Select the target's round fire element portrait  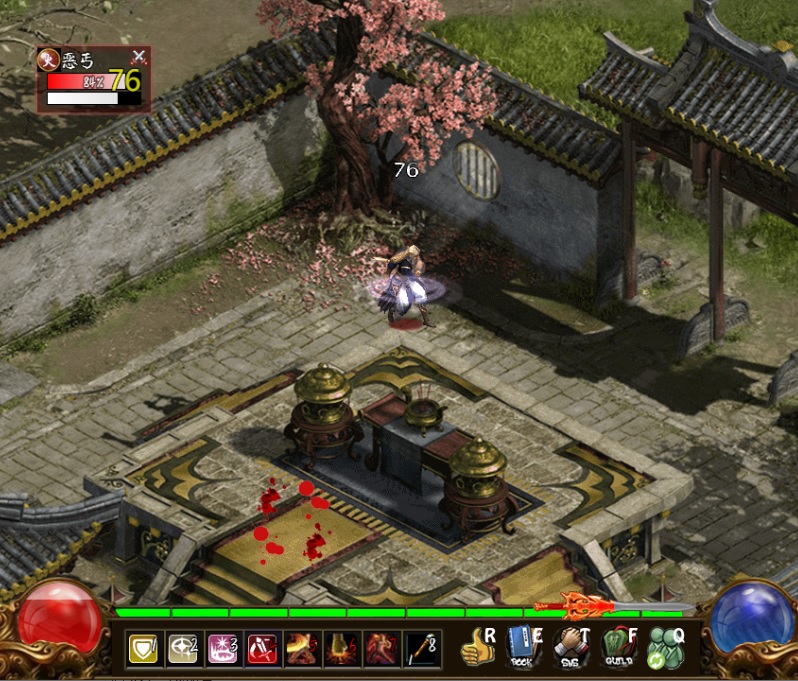point(47,59)
